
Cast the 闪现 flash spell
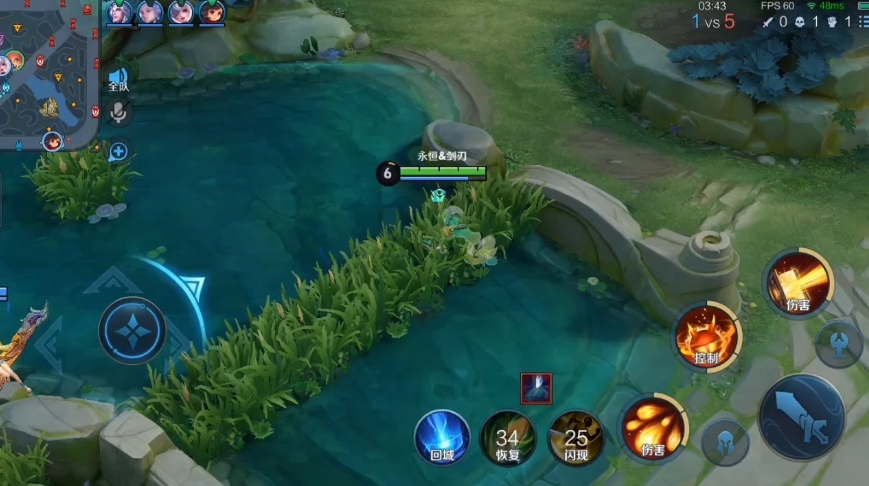pyautogui.click(x=576, y=437)
